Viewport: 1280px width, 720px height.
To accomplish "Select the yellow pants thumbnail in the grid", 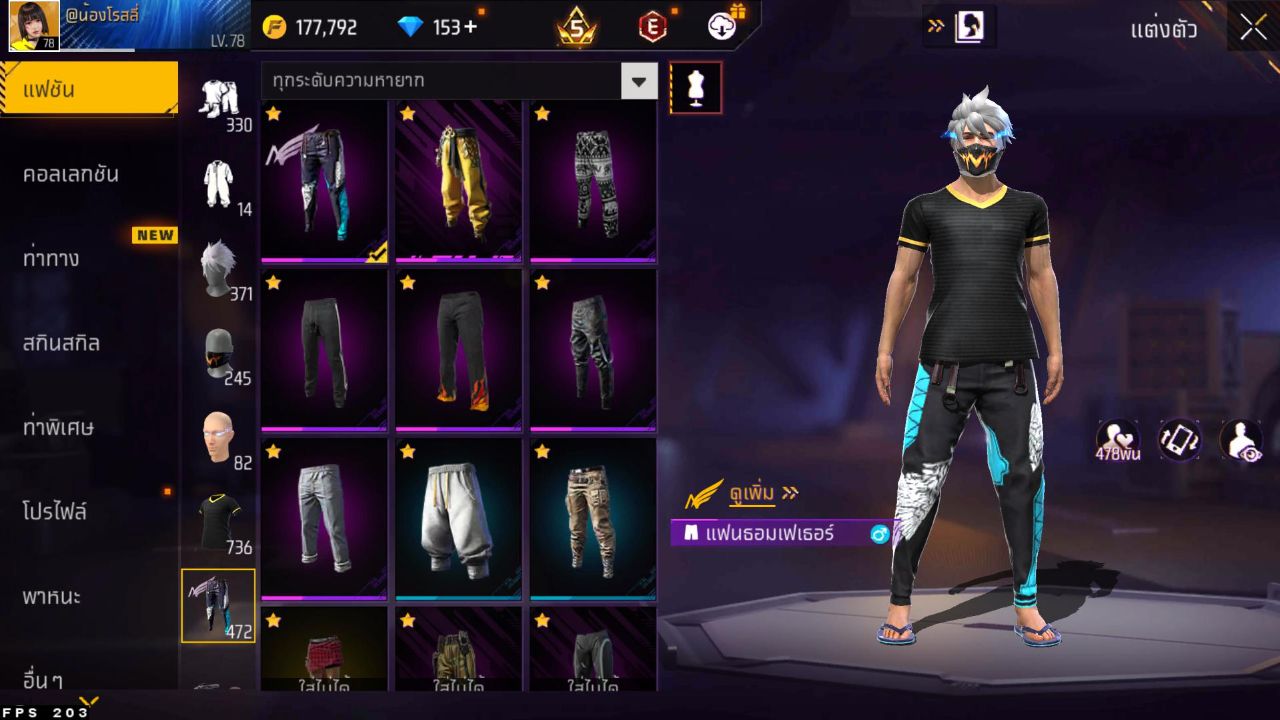I will pos(457,182).
